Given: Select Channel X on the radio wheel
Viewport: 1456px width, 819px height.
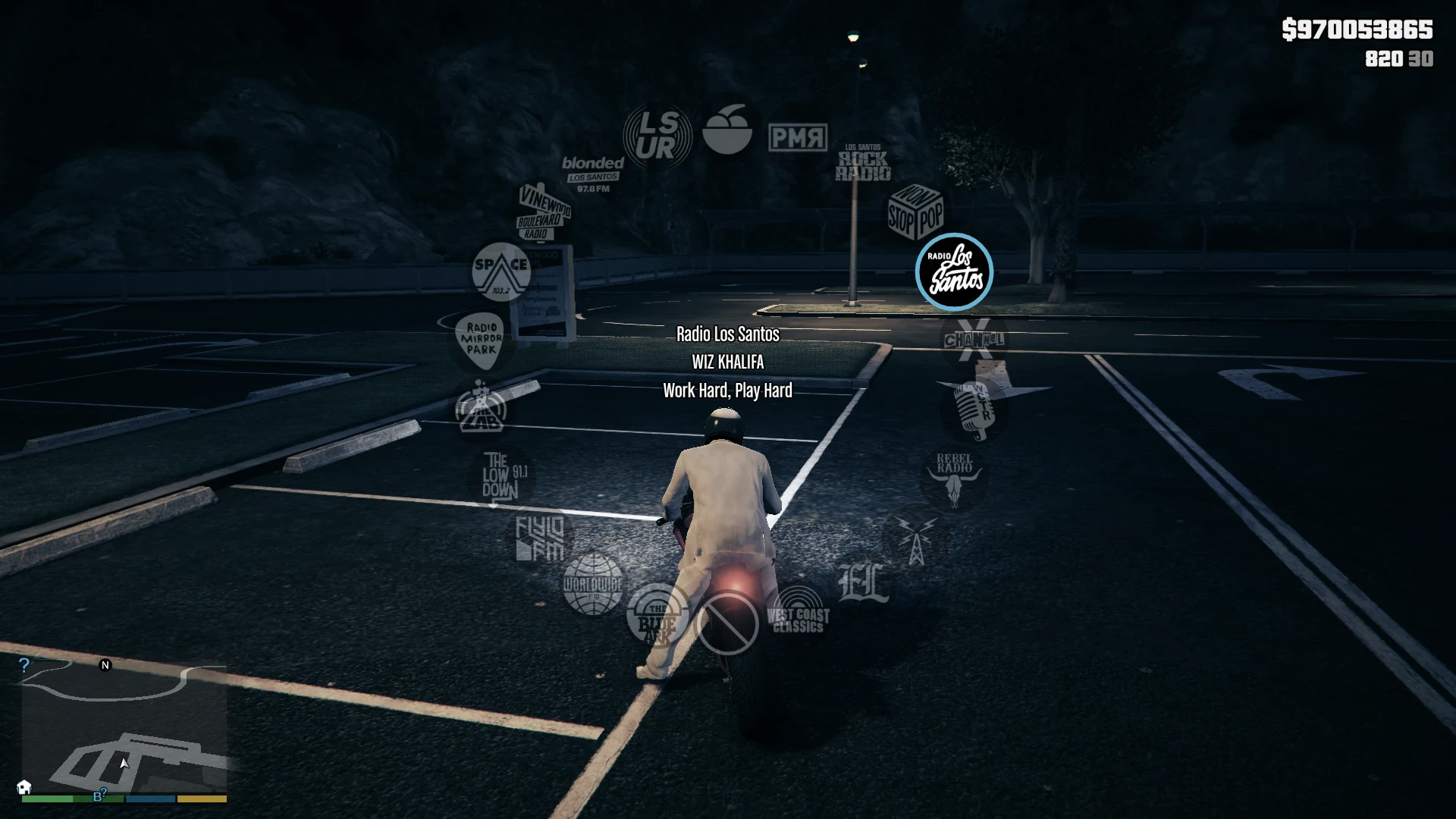Looking at the screenshot, I should click(x=973, y=341).
